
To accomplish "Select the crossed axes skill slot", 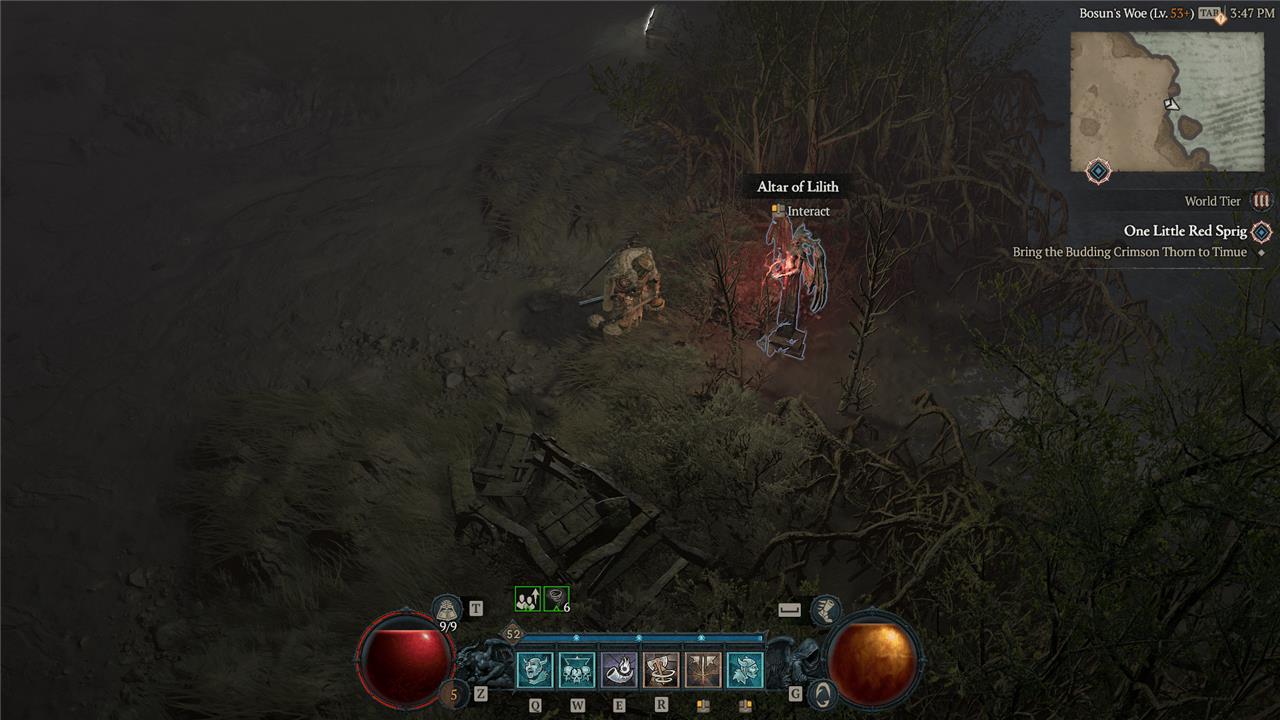I will [x=703, y=670].
